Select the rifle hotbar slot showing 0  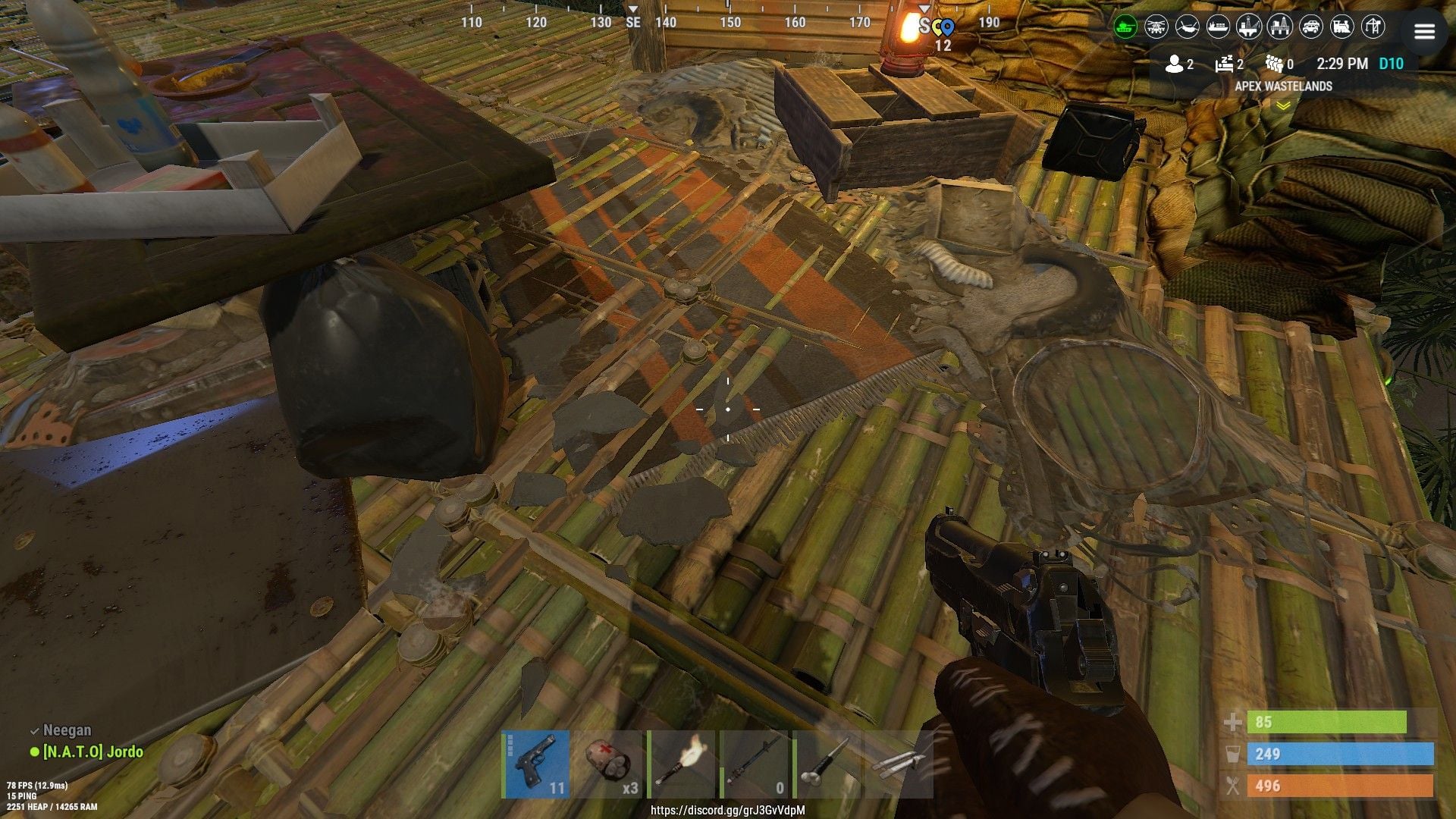(x=754, y=764)
